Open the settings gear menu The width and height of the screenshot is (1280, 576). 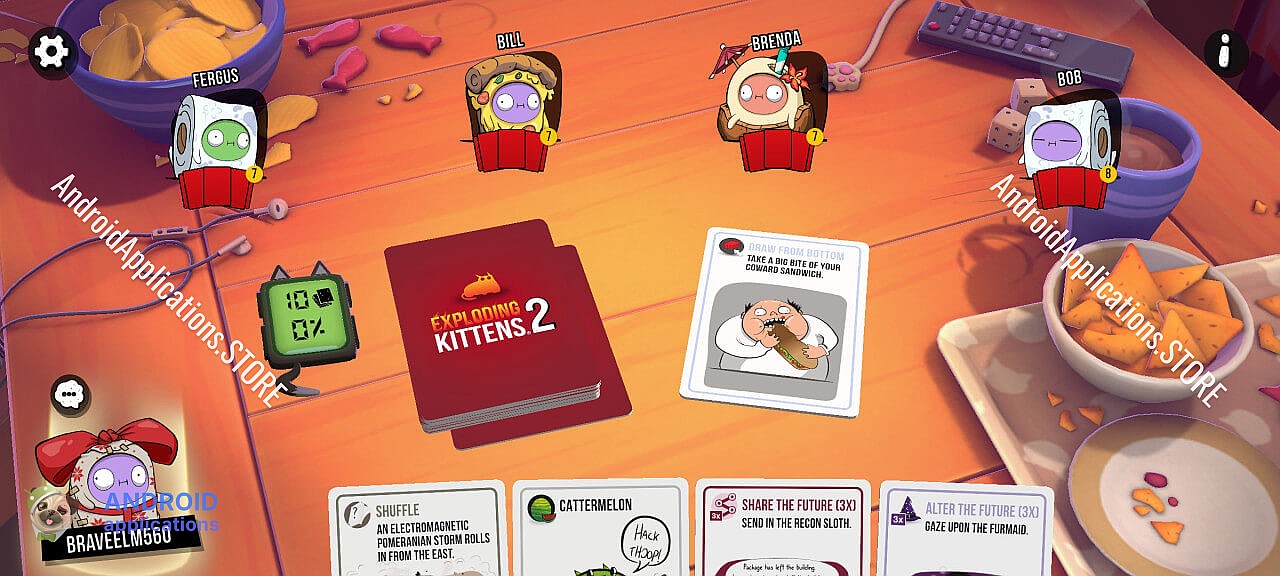click(51, 50)
